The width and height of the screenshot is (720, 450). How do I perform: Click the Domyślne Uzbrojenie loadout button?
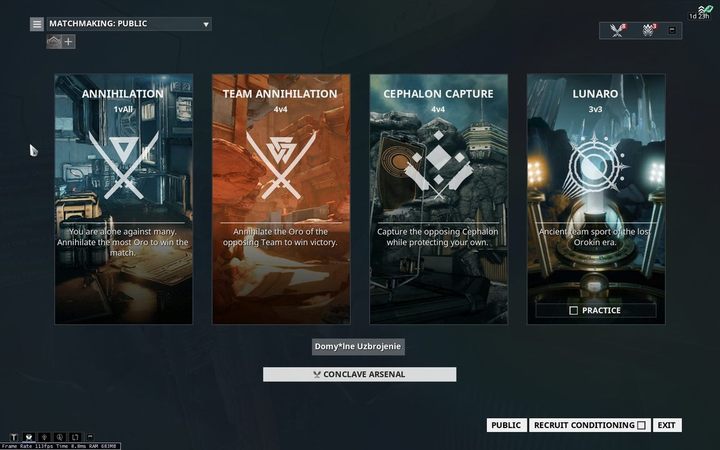pyautogui.click(x=359, y=346)
